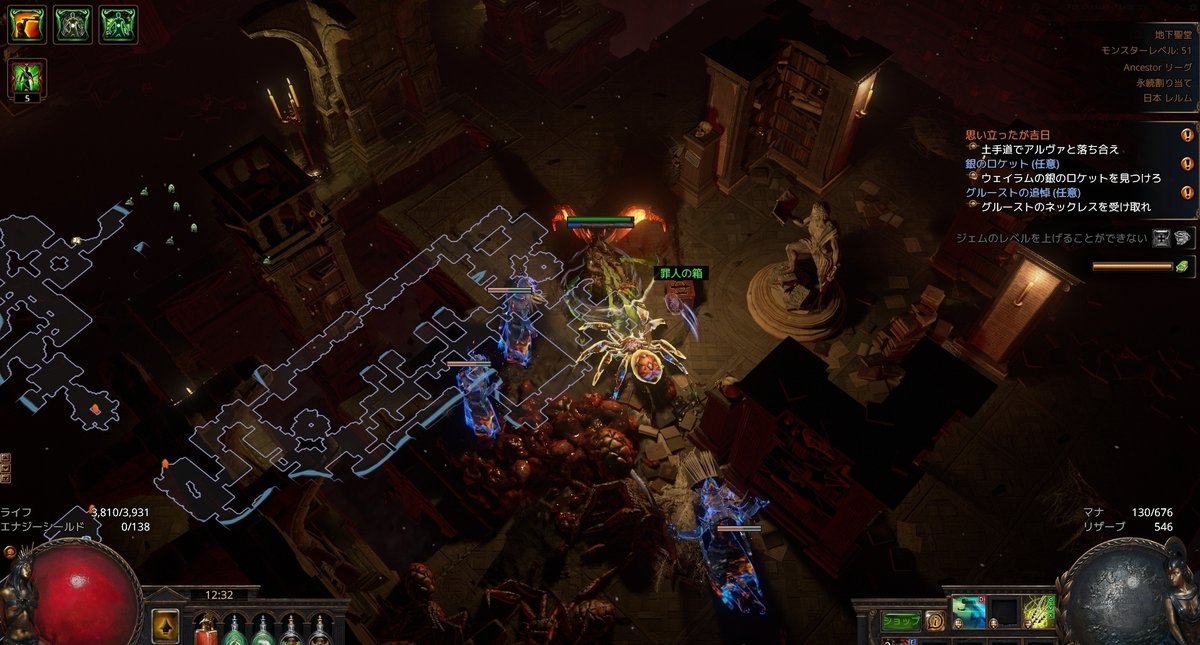Click the gold up-arrow button near the life orb
Viewport: 1200px width, 645px height.
165,625
